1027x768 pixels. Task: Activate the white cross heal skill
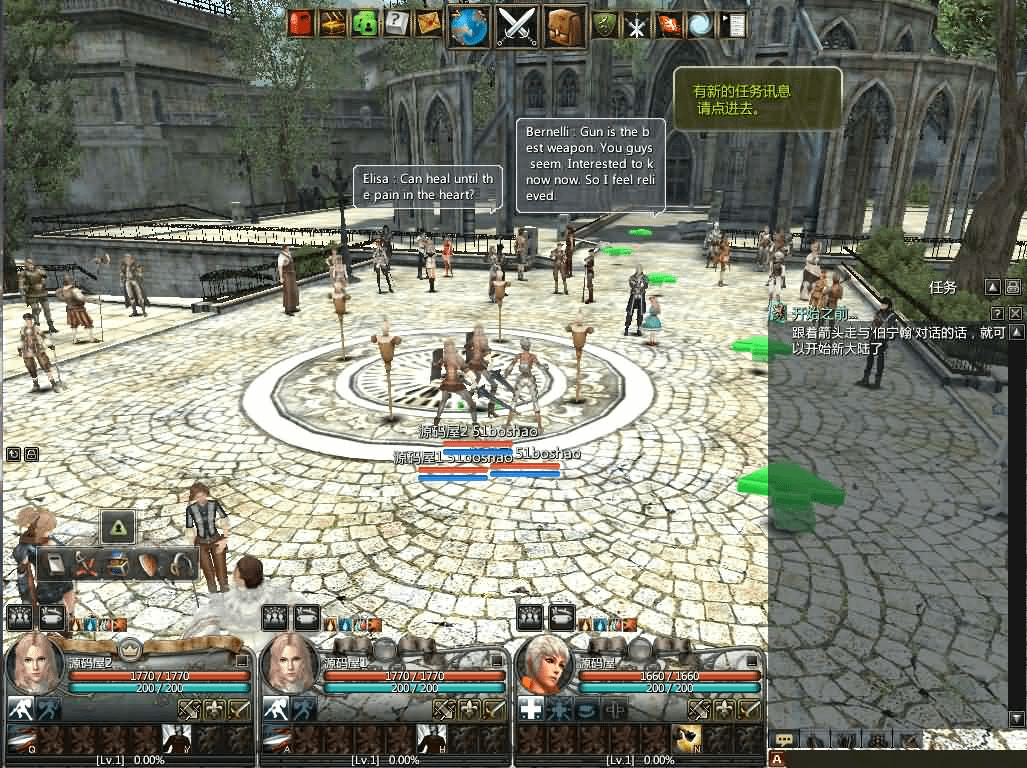pos(530,709)
